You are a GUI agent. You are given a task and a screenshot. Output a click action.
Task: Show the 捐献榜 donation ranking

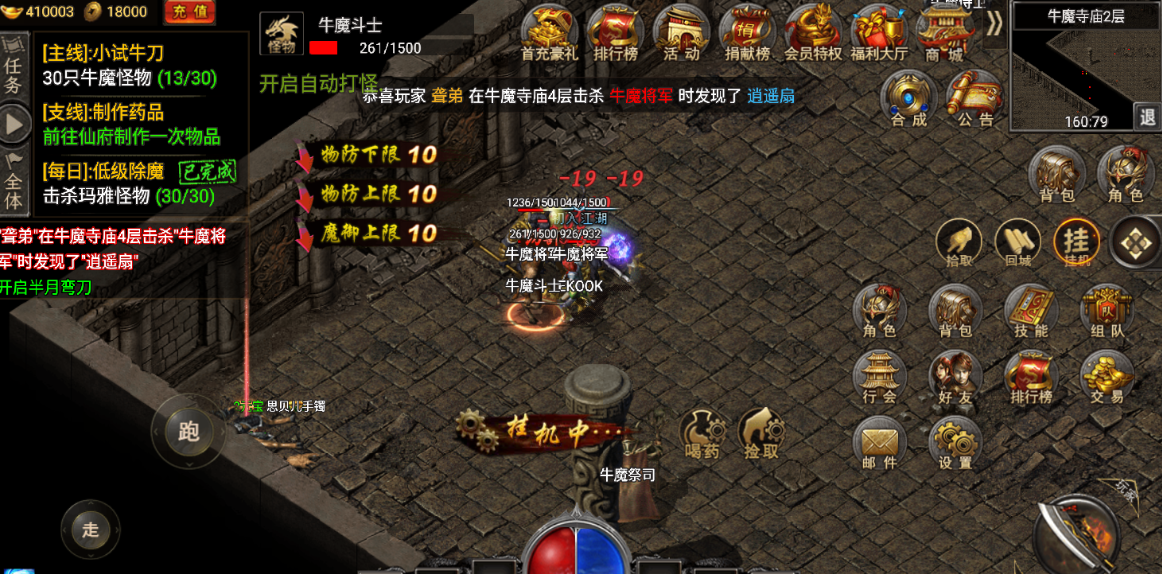pyautogui.click(x=746, y=32)
